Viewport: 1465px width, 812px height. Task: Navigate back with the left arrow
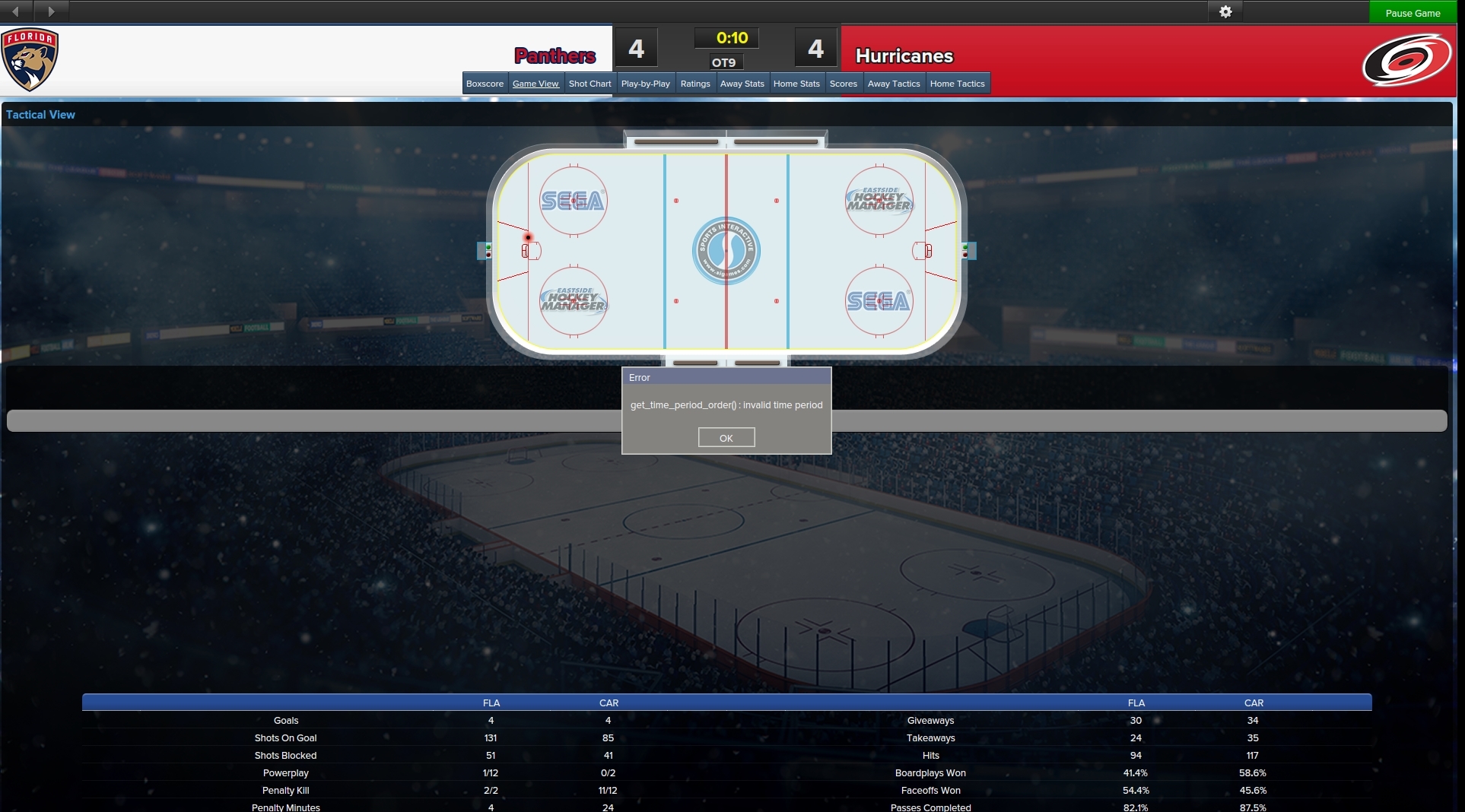(x=16, y=11)
